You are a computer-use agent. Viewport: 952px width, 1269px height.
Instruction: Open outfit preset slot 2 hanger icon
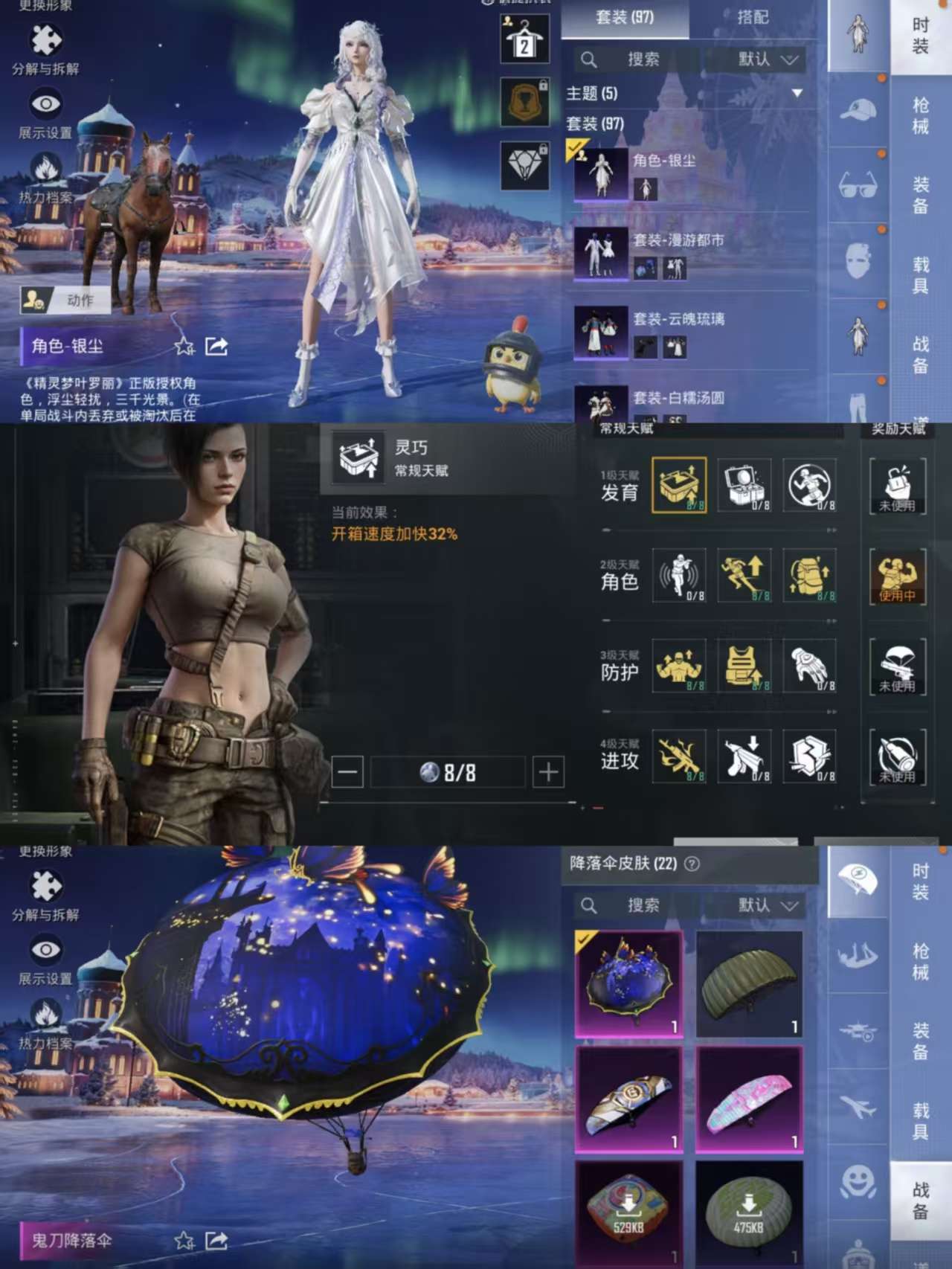click(x=524, y=39)
